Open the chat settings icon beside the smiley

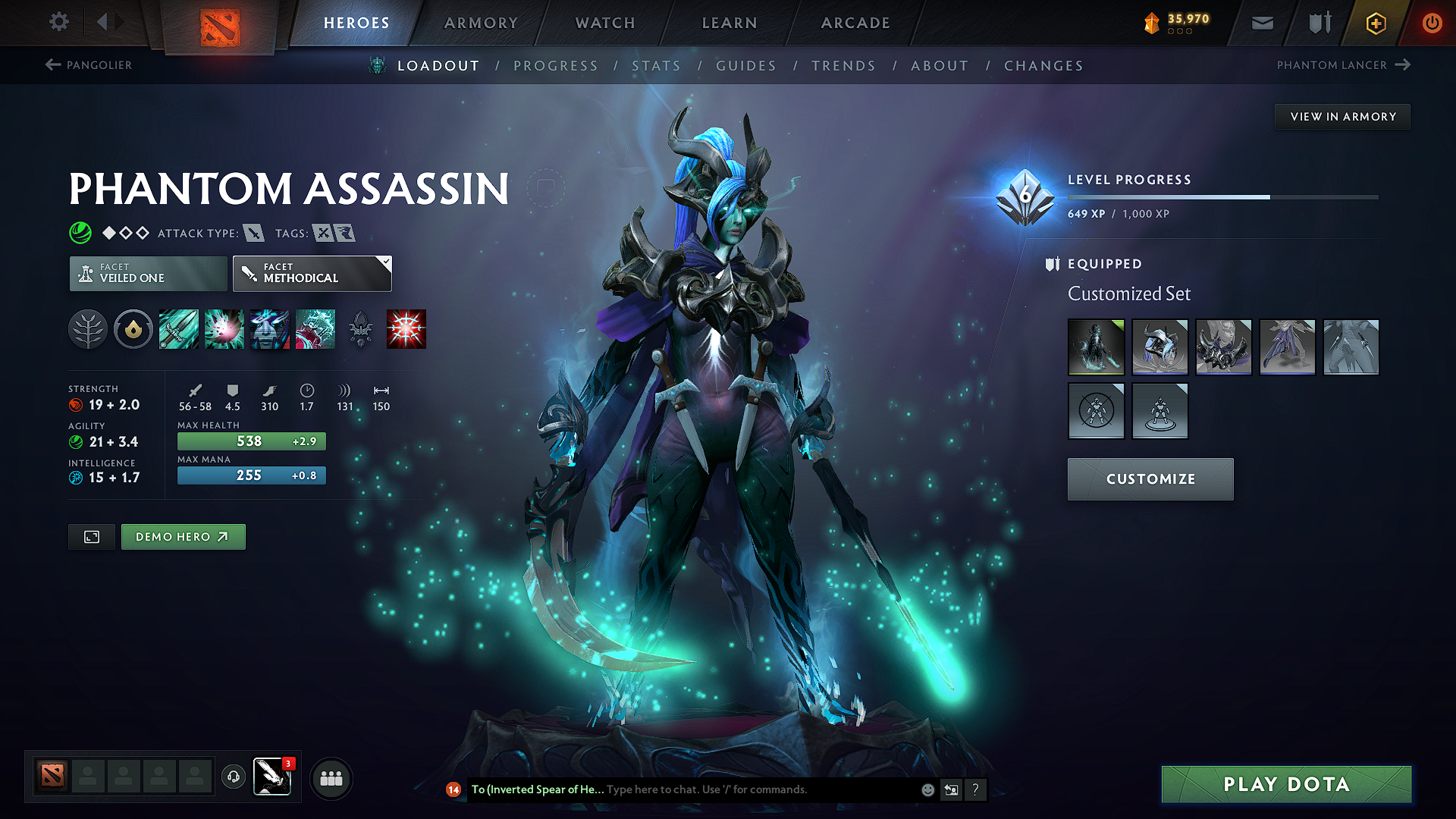click(951, 789)
